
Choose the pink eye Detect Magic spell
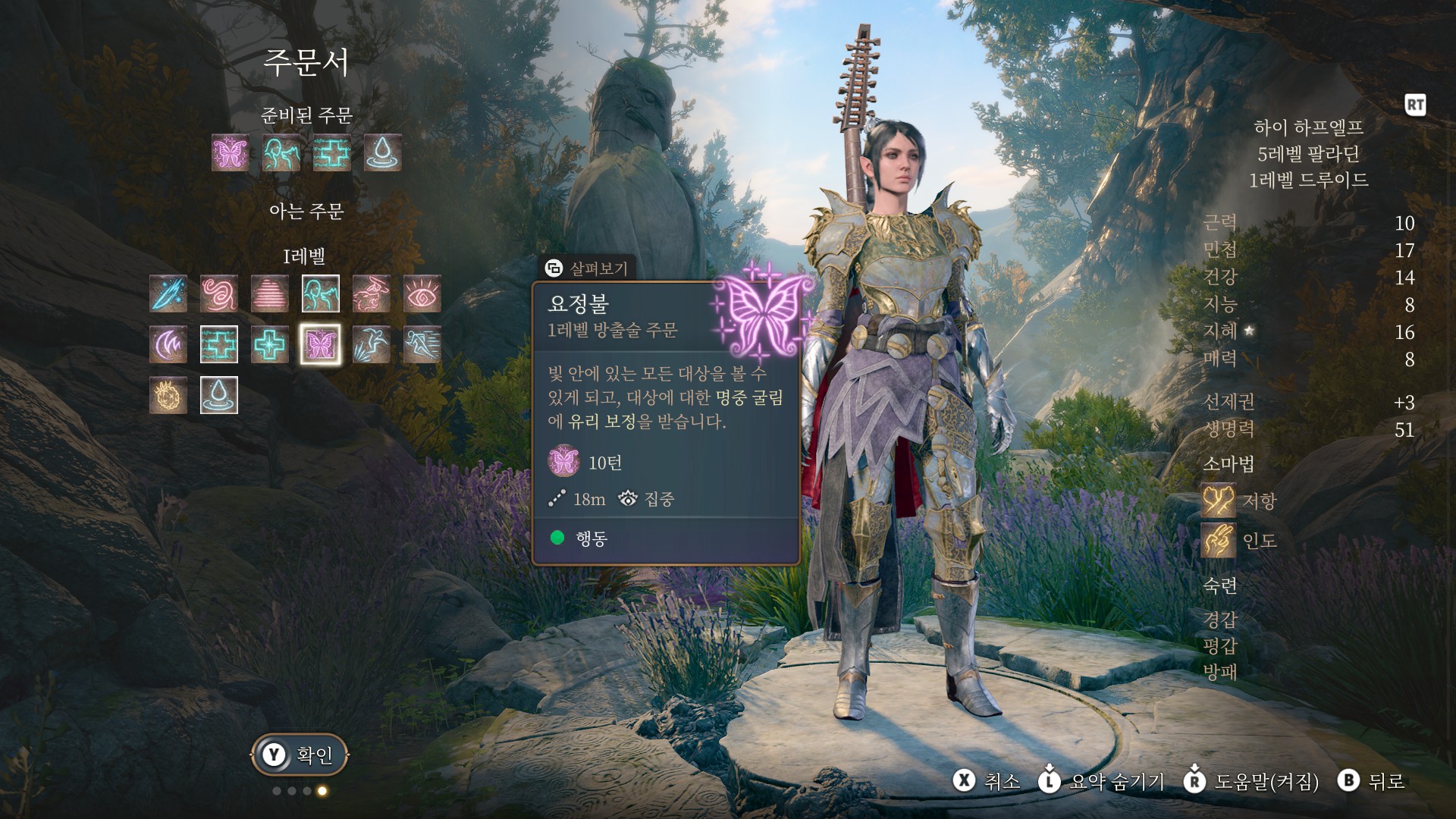pos(422,294)
